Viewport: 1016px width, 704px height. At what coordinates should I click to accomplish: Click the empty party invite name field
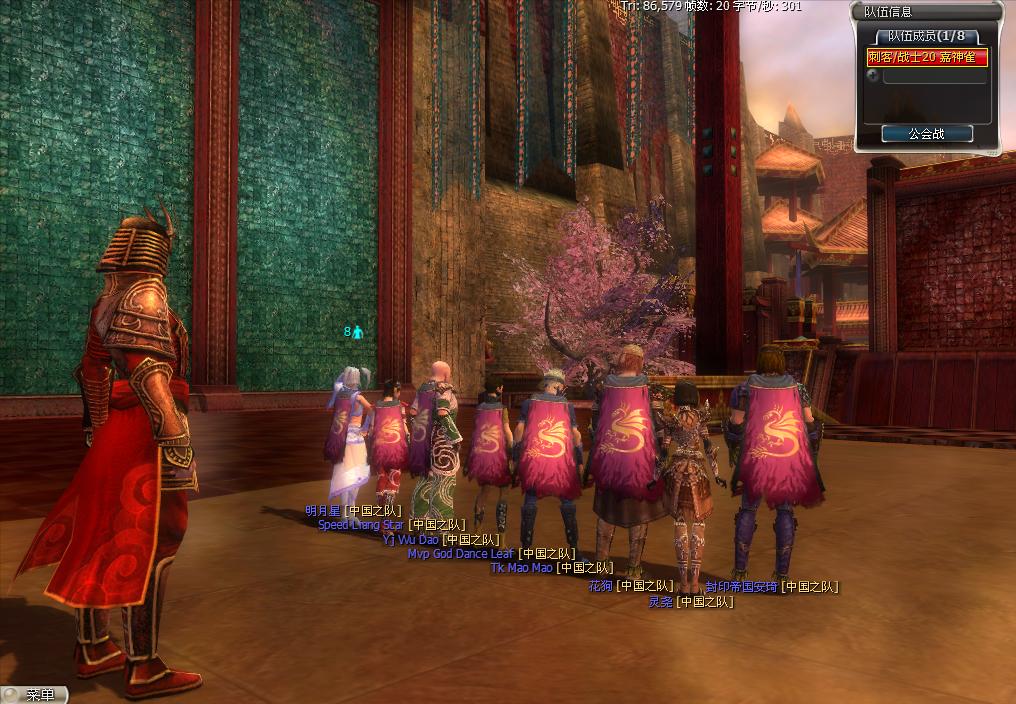(x=934, y=76)
